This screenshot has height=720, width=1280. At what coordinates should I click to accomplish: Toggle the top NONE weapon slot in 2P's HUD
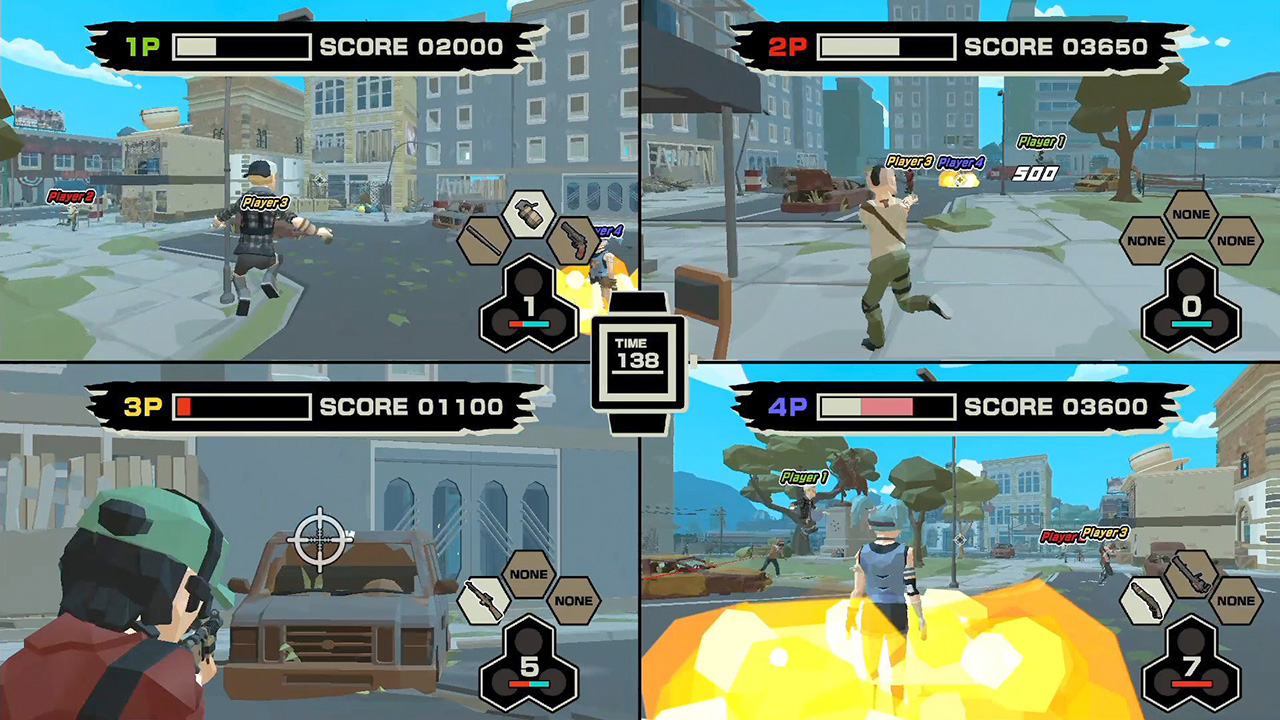tap(1192, 215)
